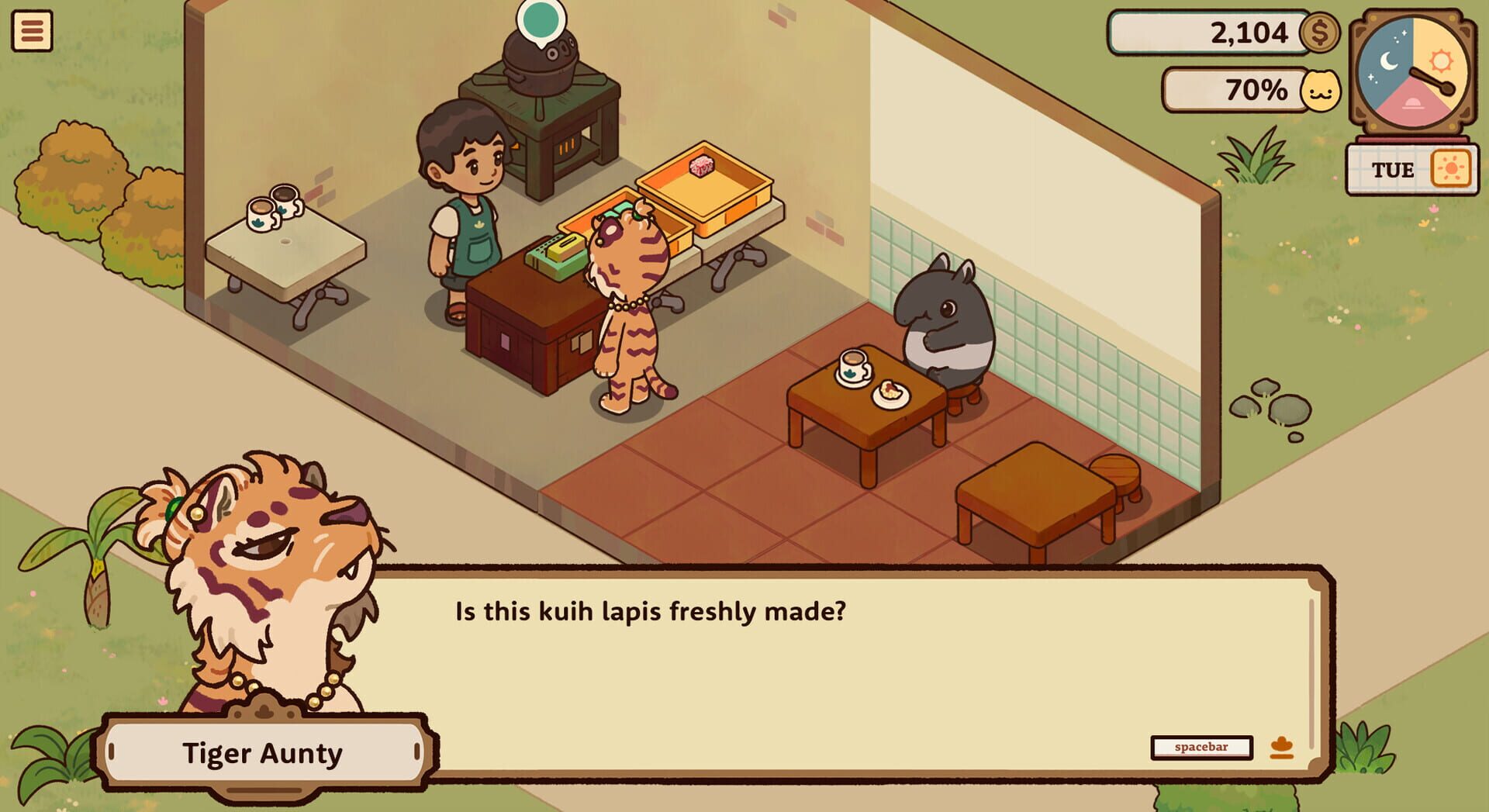Click the orange kuih icon beside the spacebar prompt
Screen dimensions: 1489x812
pos(1281,746)
